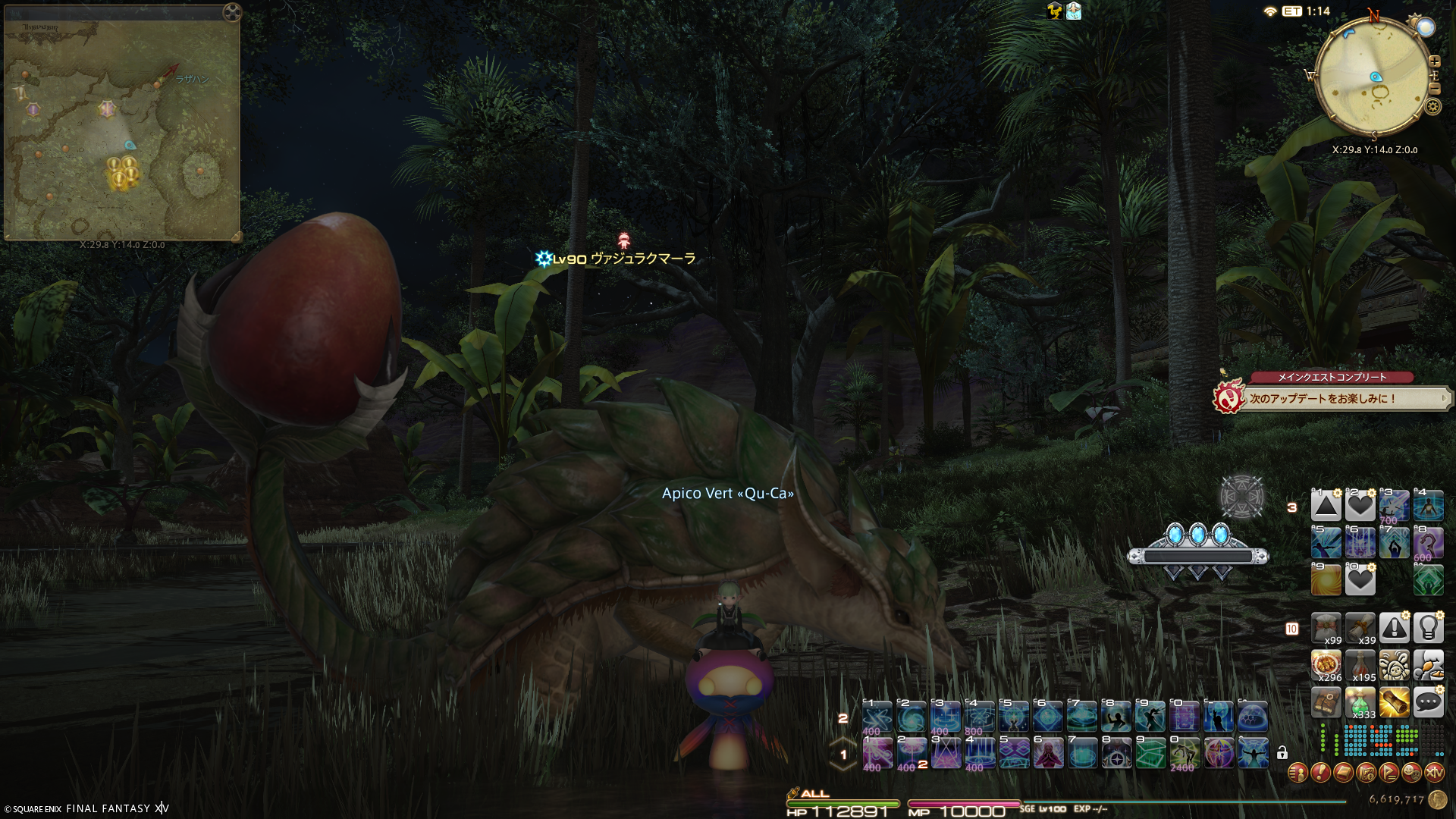The width and height of the screenshot is (1456, 819).
Task: Use the lightbulb macro icon
Action: click(x=1428, y=628)
